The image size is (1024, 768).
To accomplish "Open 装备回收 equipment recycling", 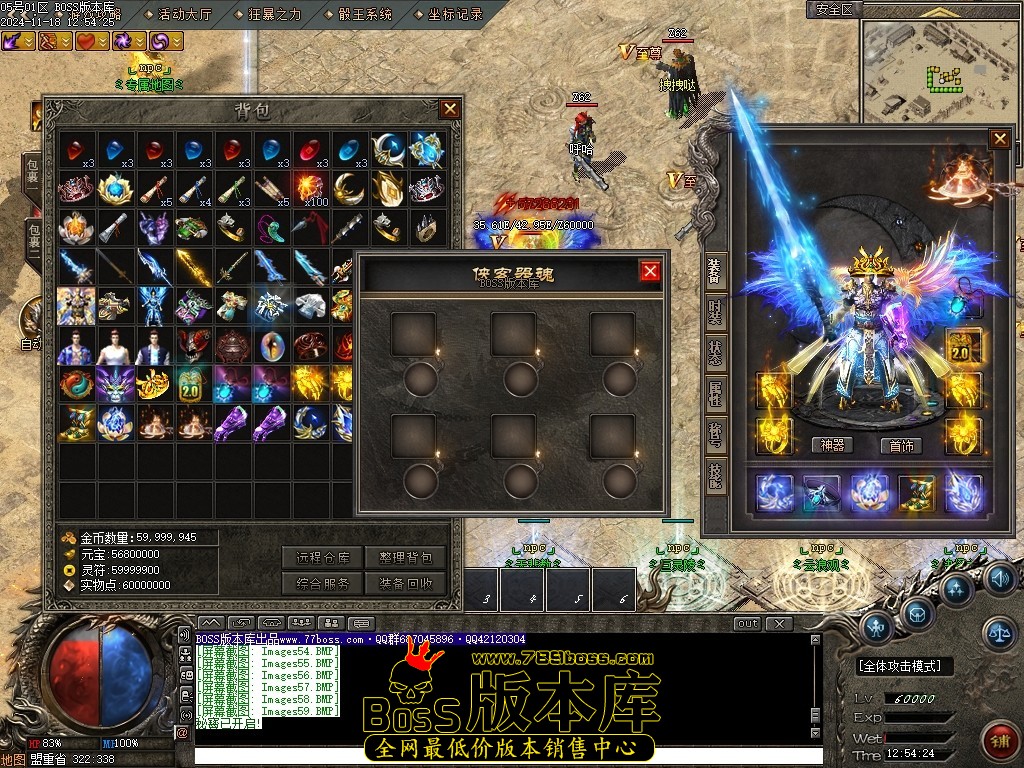I will pos(406,583).
